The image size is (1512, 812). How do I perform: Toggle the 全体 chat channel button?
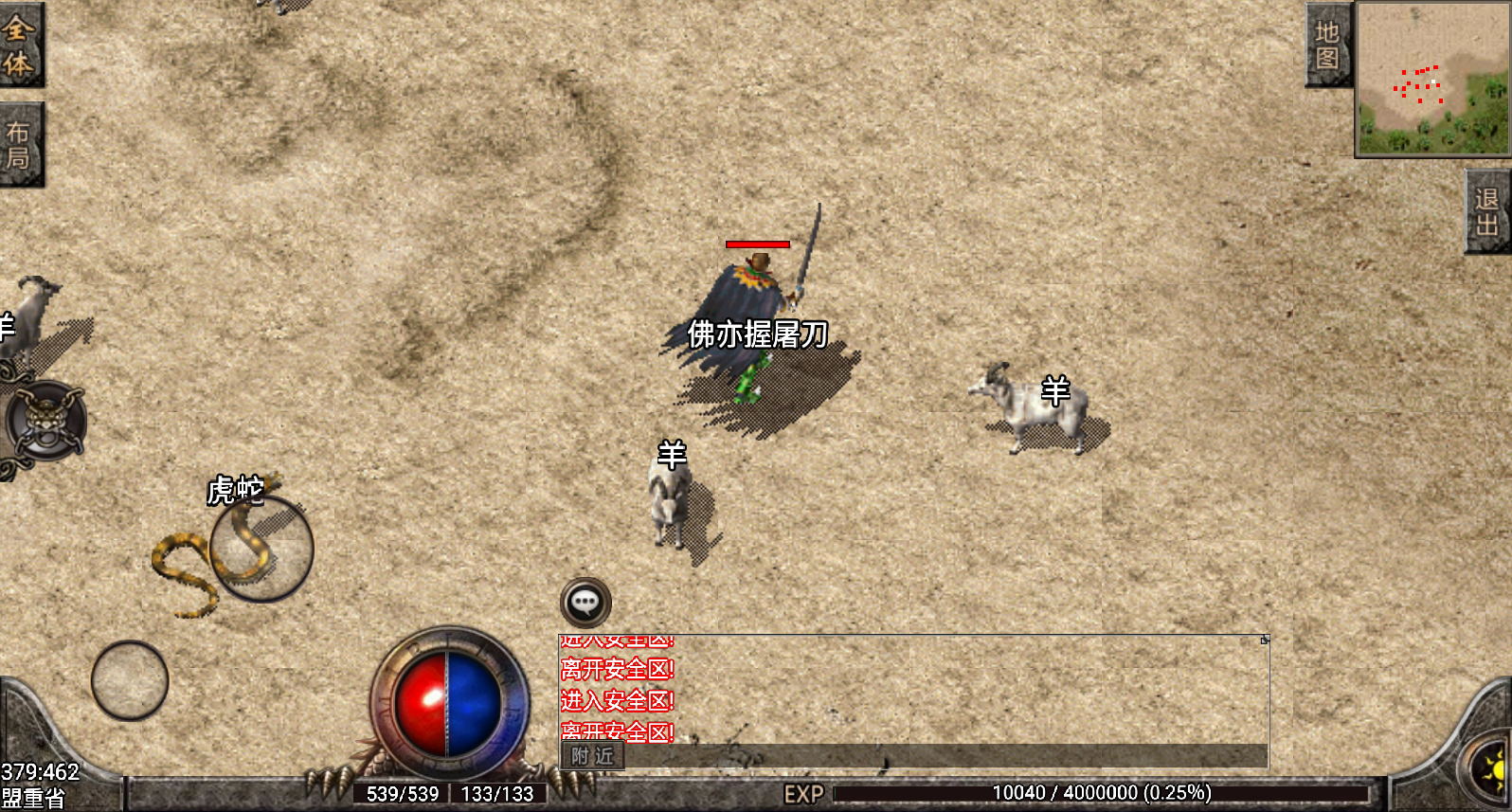[x=23, y=45]
